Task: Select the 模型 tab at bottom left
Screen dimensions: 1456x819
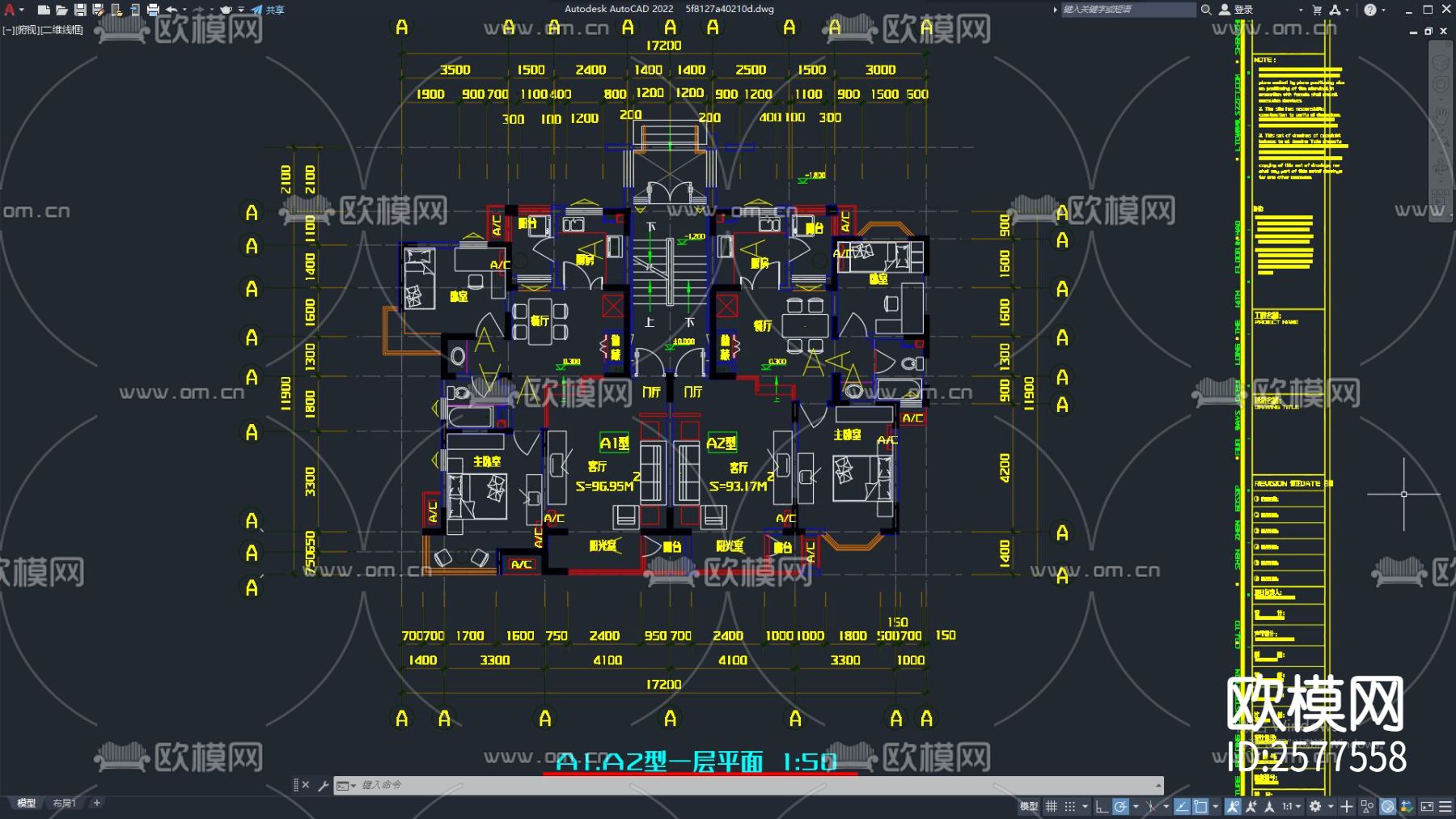Action: (27, 803)
